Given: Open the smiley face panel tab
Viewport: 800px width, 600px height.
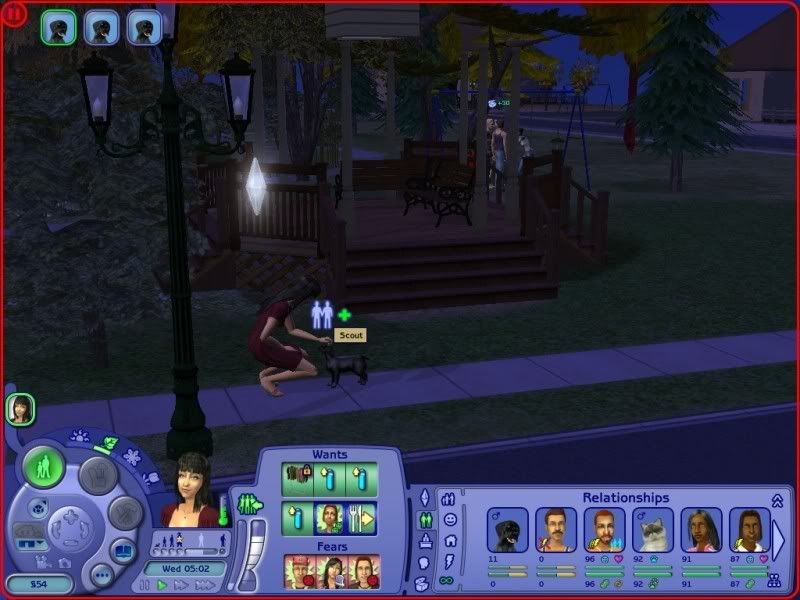Looking at the screenshot, I should tap(450, 520).
